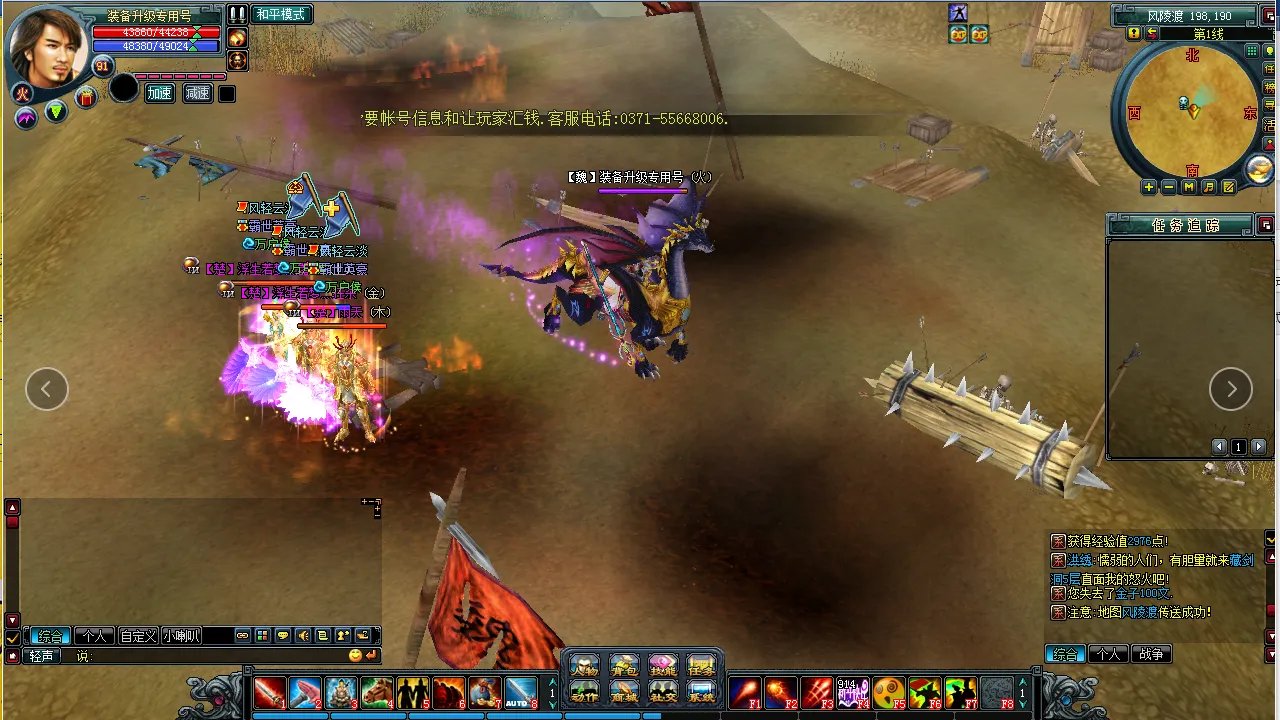This screenshot has width=1280, height=720.
Task: Open the 任务 quest menu
Action: coord(701,667)
